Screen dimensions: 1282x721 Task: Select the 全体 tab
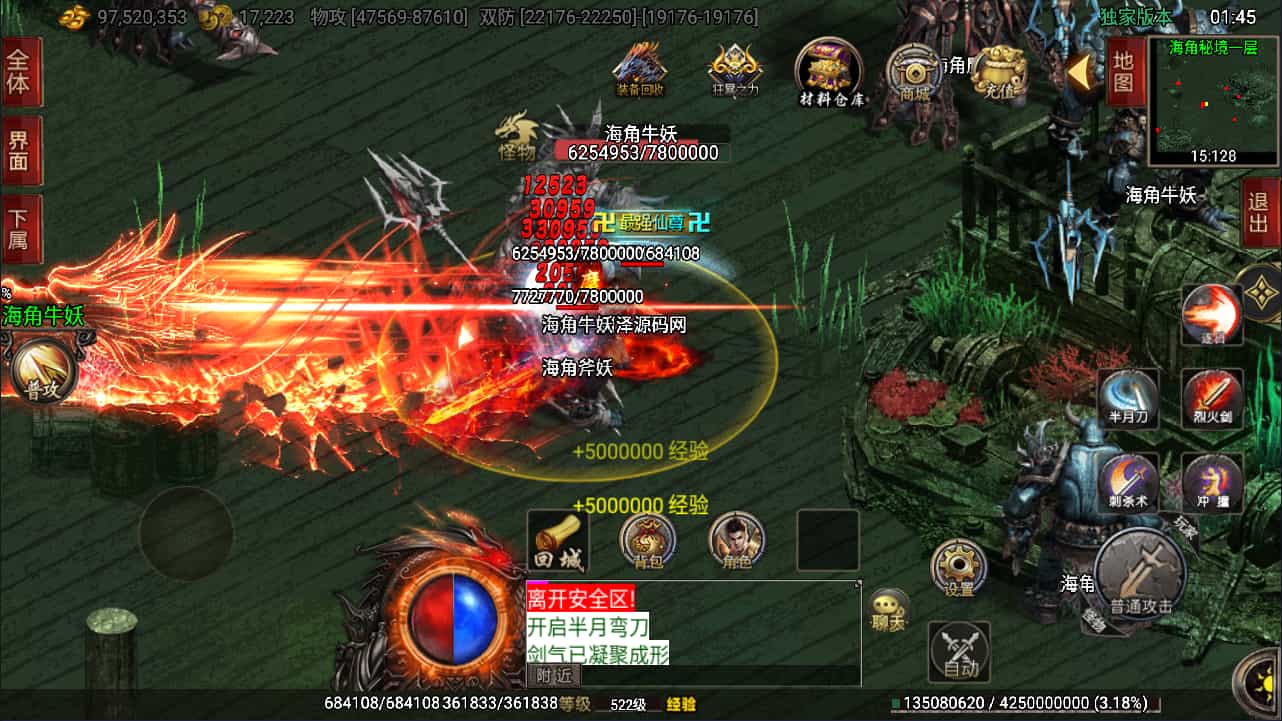coord(20,72)
